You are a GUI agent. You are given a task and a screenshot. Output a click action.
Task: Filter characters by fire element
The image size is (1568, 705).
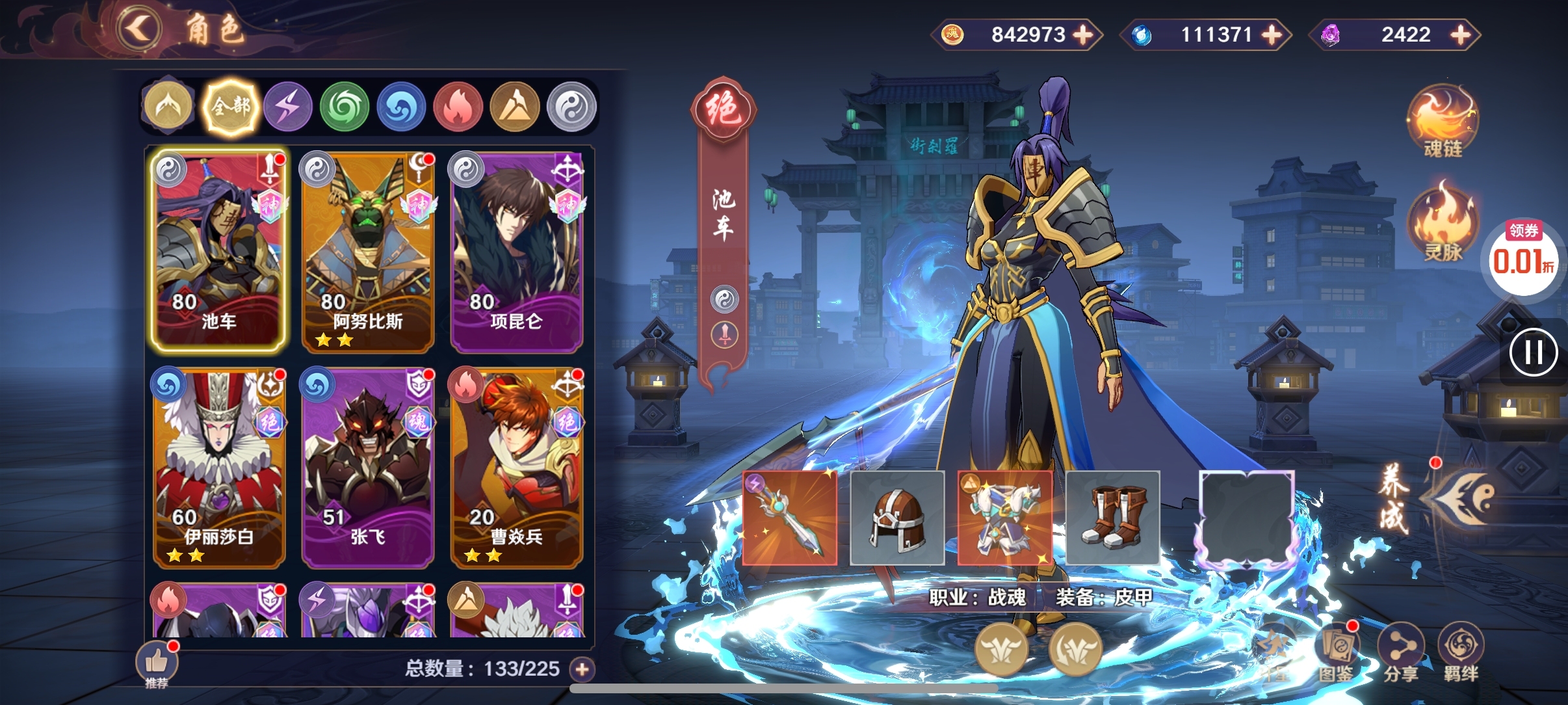(458, 107)
